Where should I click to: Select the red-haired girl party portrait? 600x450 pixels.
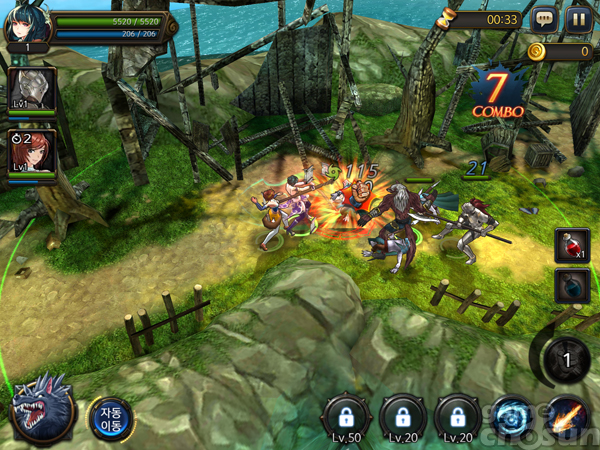tap(32, 150)
